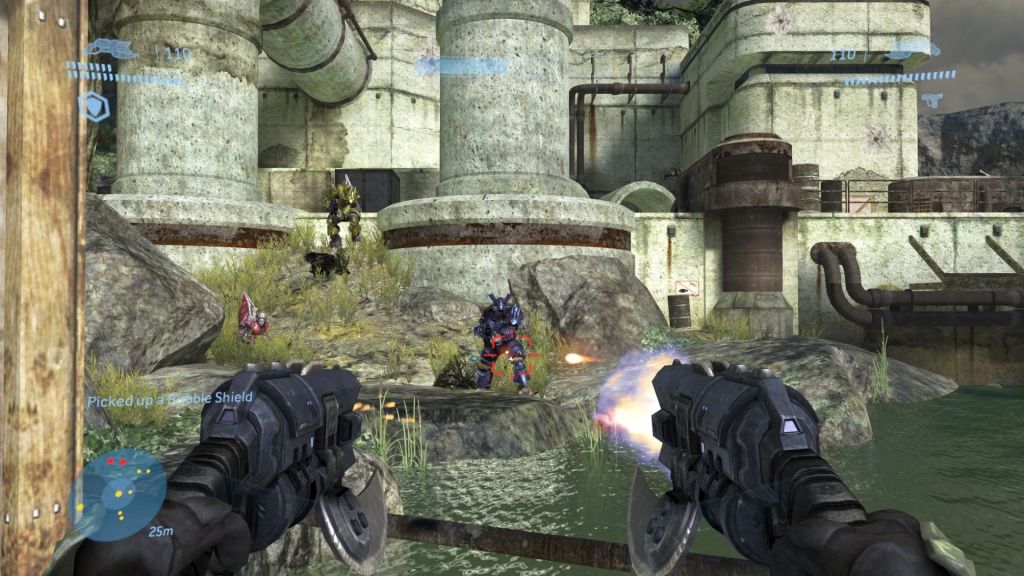Image resolution: width=1024 pixels, height=576 pixels.
Task: Select the left-hand dual-wield weapon icon
Action: point(111,48)
